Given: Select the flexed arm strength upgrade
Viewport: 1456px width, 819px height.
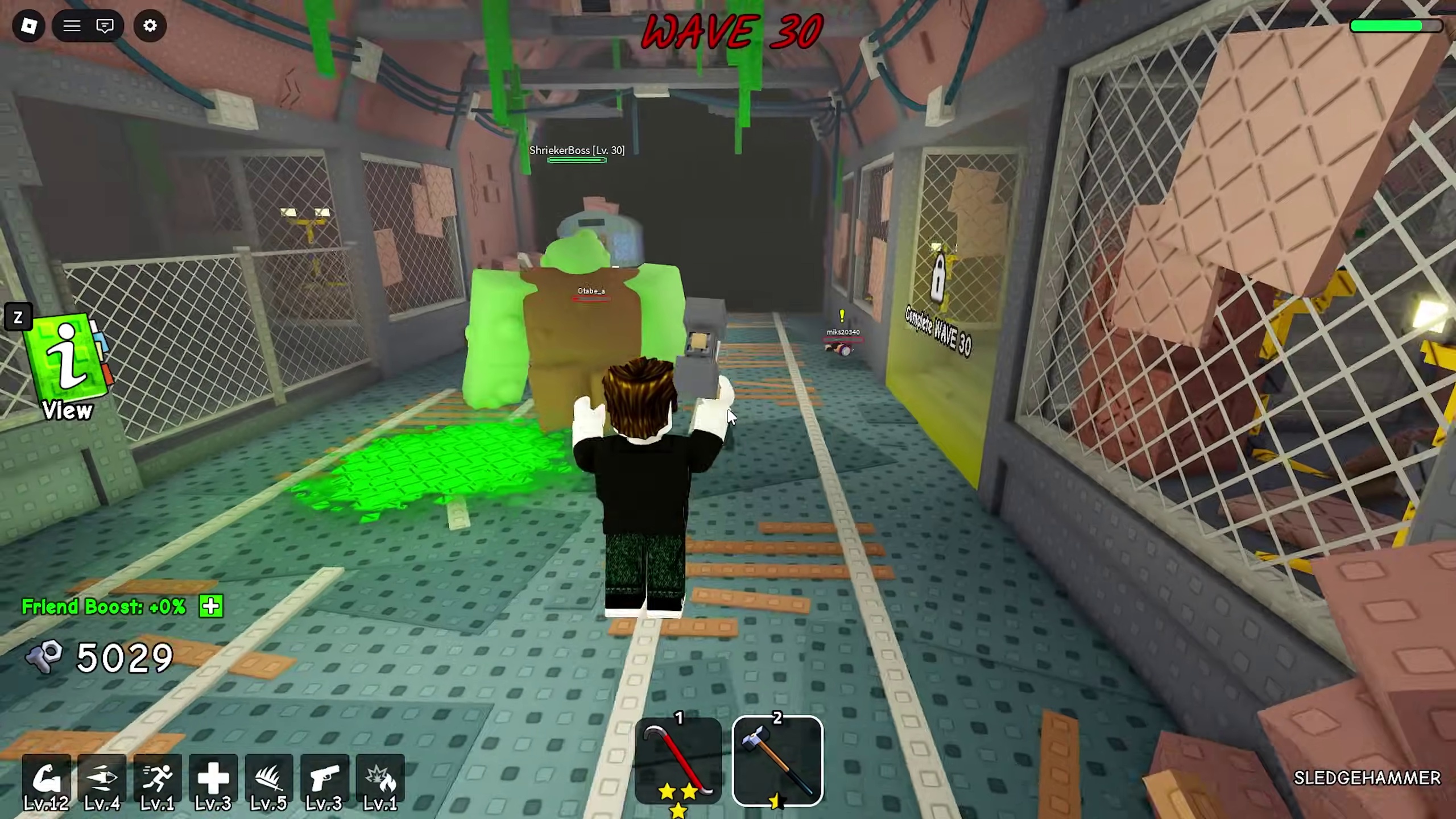Looking at the screenshot, I should 47,779.
